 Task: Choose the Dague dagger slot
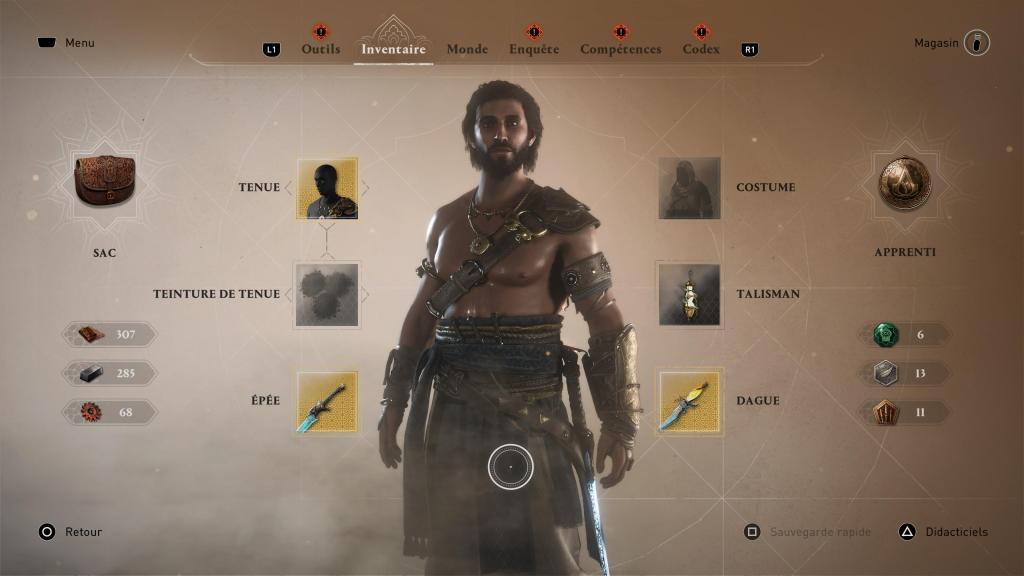[x=689, y=401]
